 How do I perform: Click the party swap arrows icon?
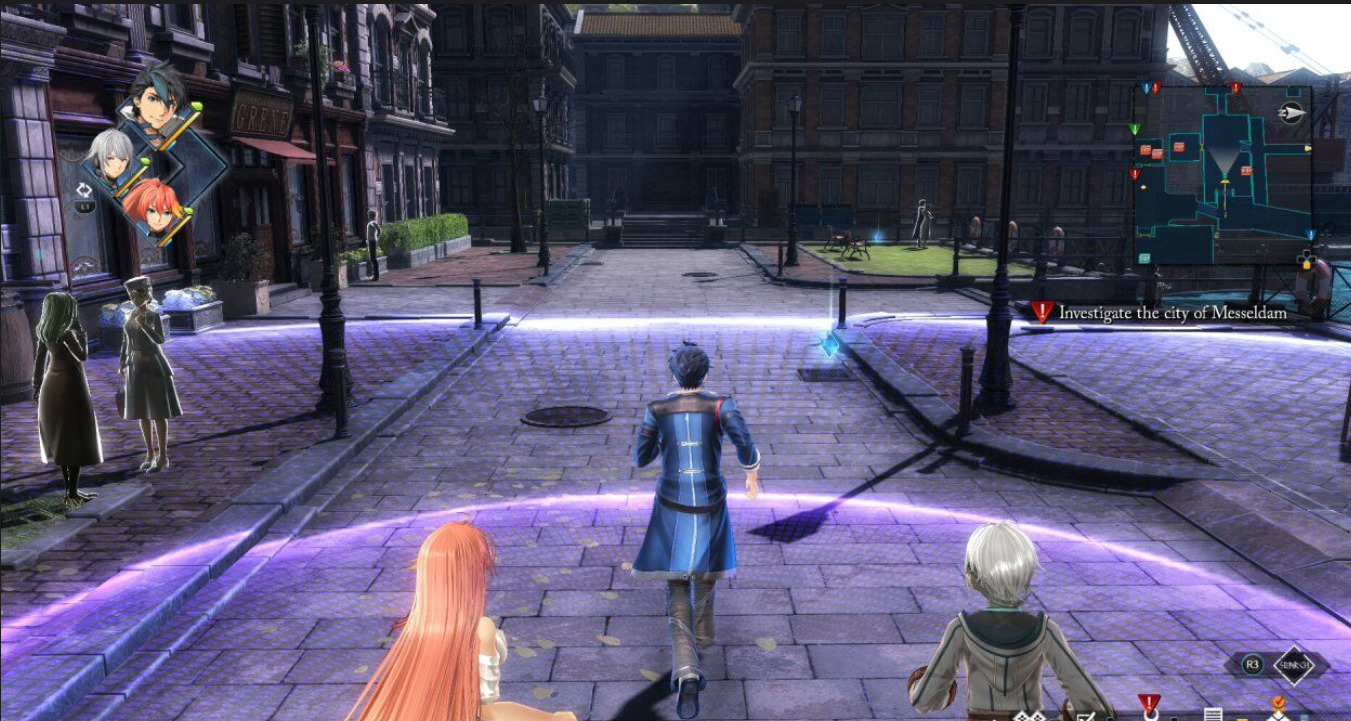[x=84, y=190]
